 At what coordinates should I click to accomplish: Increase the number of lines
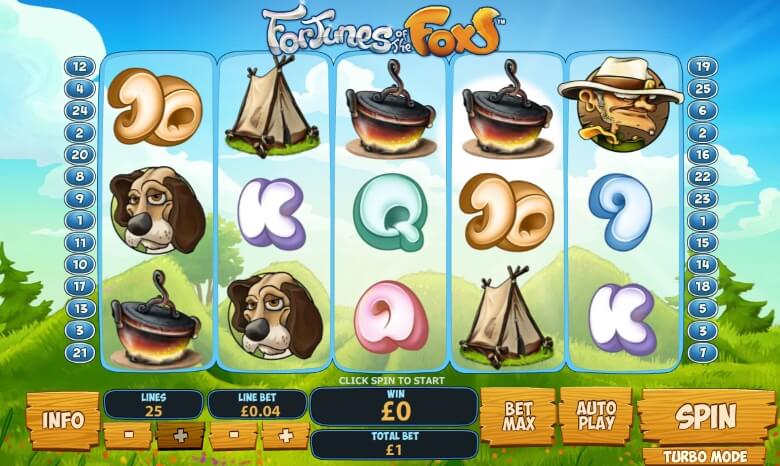click(x=180, y=436)
